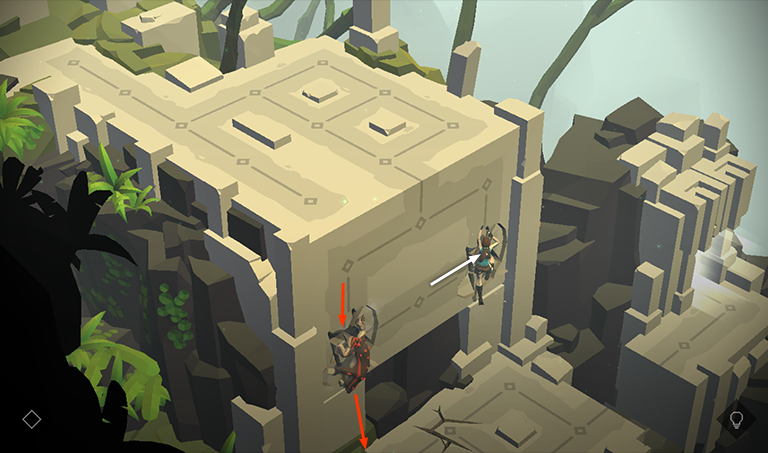Open the diamond pause menu icon

pyautogui.click(x=32, y=419)
